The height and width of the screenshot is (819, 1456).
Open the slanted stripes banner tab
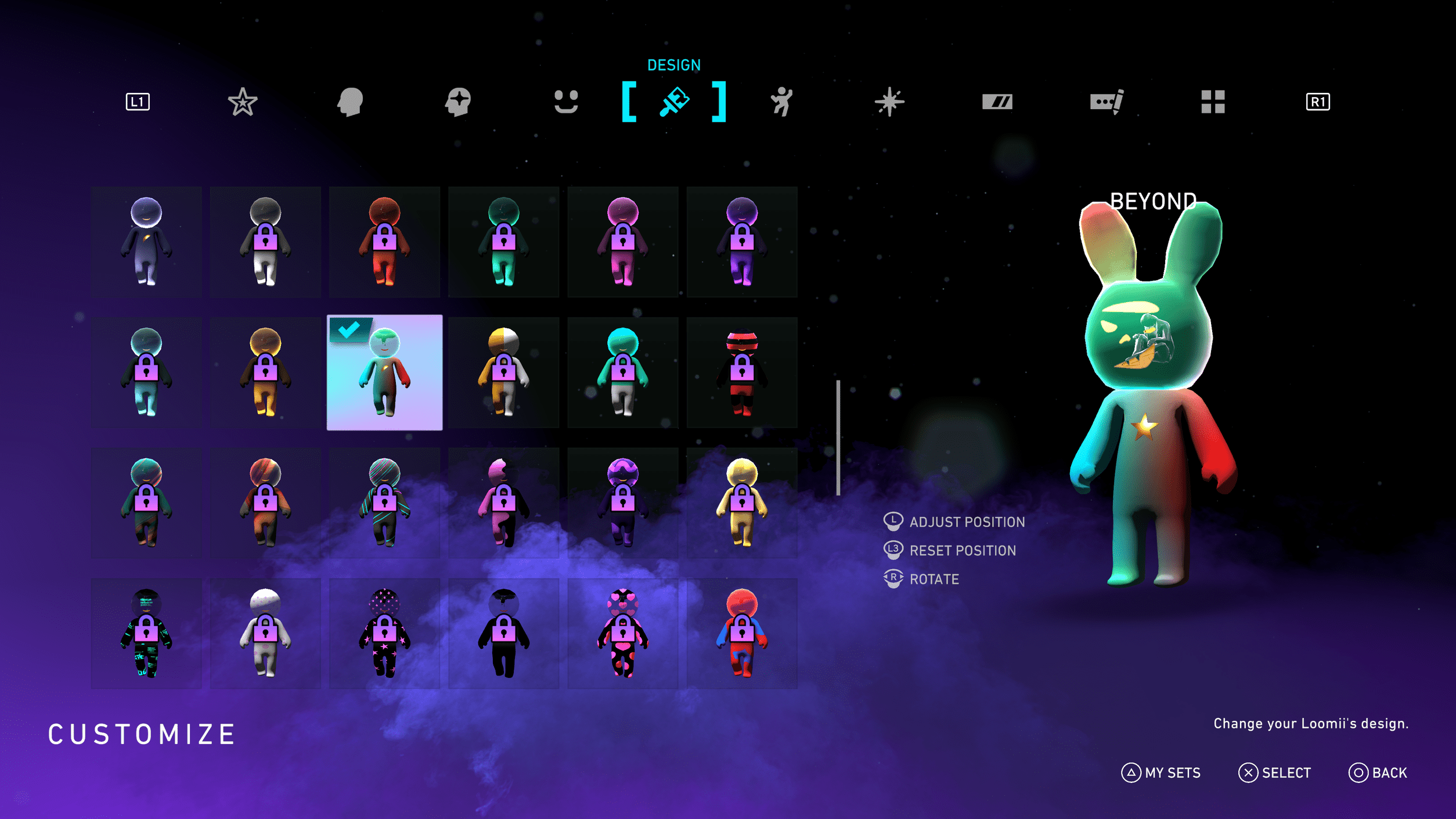click(997, 102)
